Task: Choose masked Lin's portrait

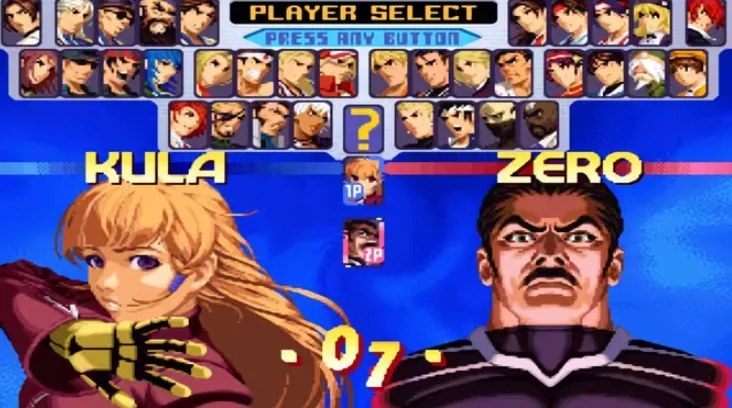Action: pos(499,124)
